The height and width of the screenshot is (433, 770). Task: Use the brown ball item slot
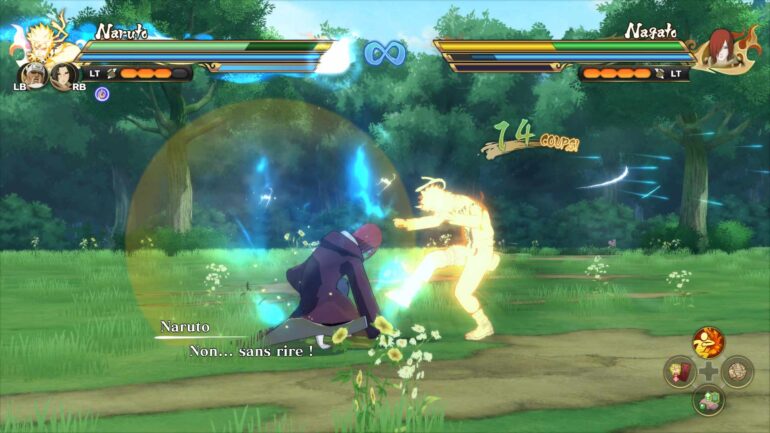737,372
